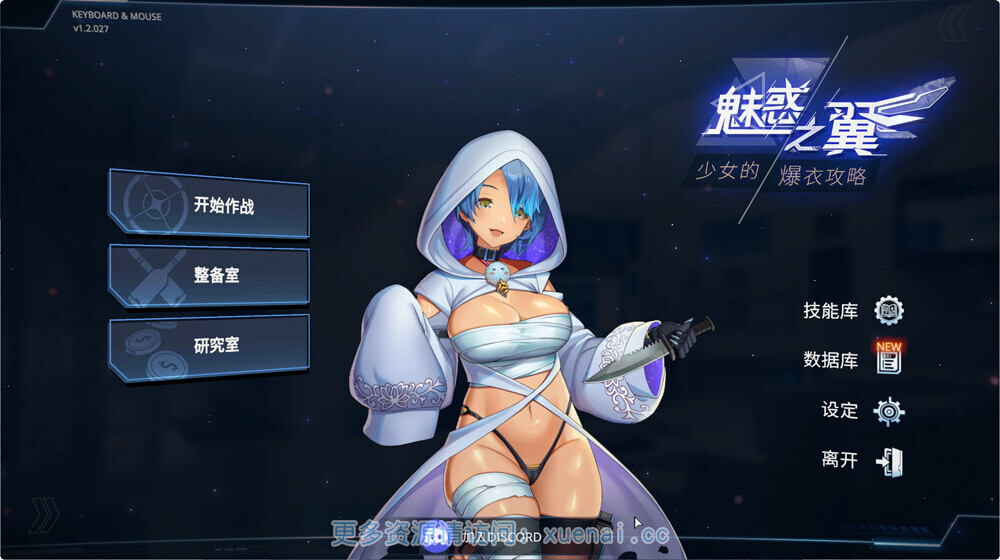Viewport: 1000px width, 560px height.
Task: Start the battle with 开始作战
Action: coord(209,205)
